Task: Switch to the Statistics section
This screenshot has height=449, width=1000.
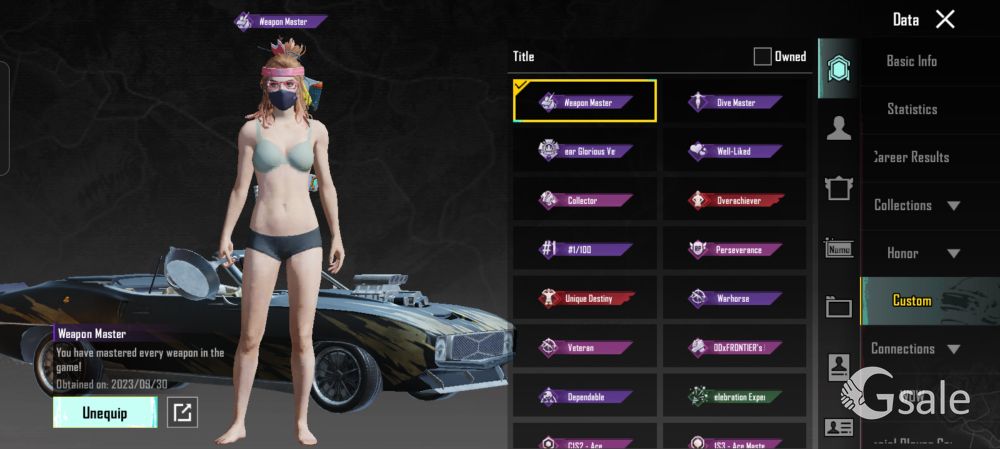Action: 911,109
